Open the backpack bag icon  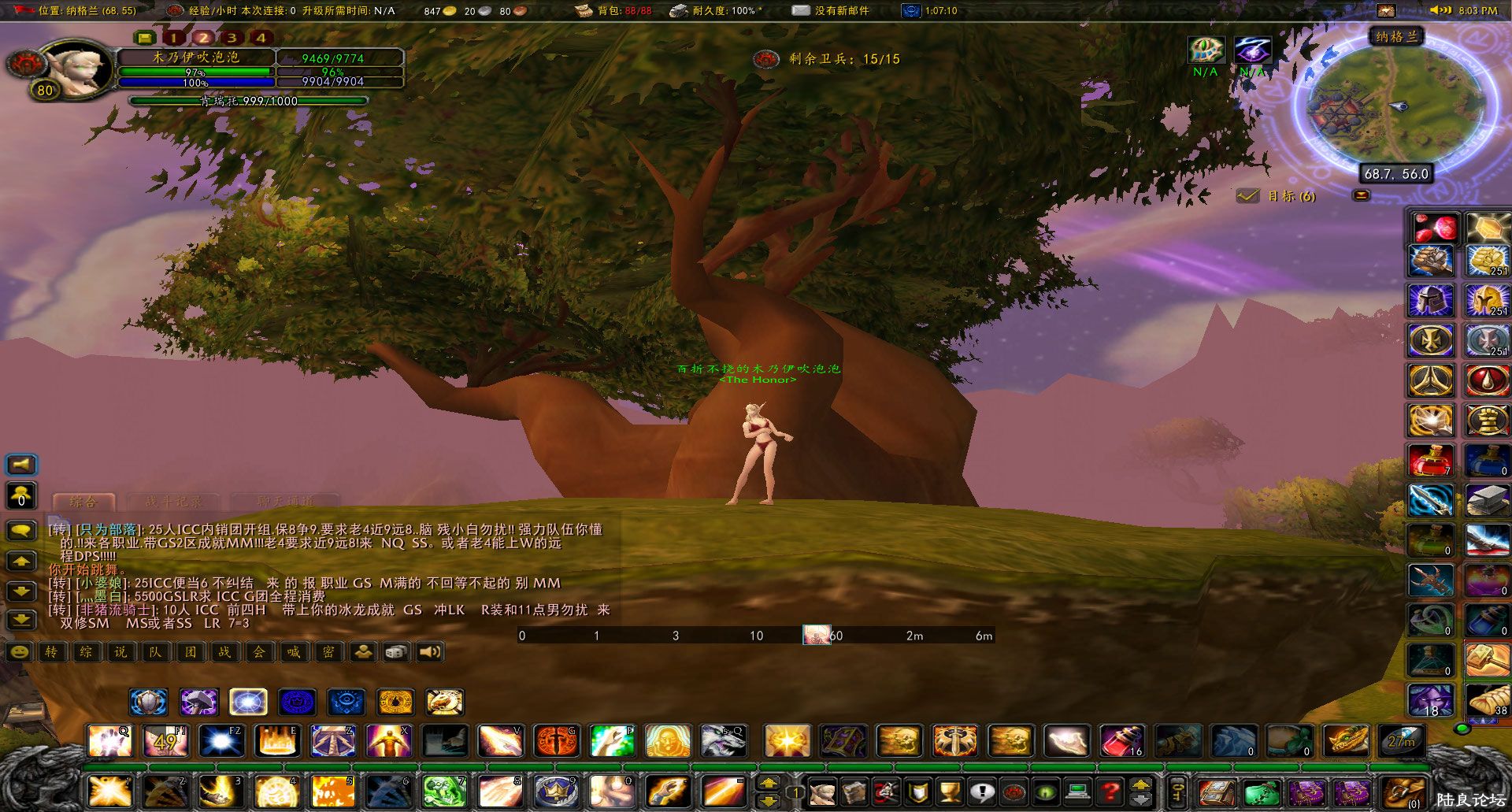pos(1403,792)
